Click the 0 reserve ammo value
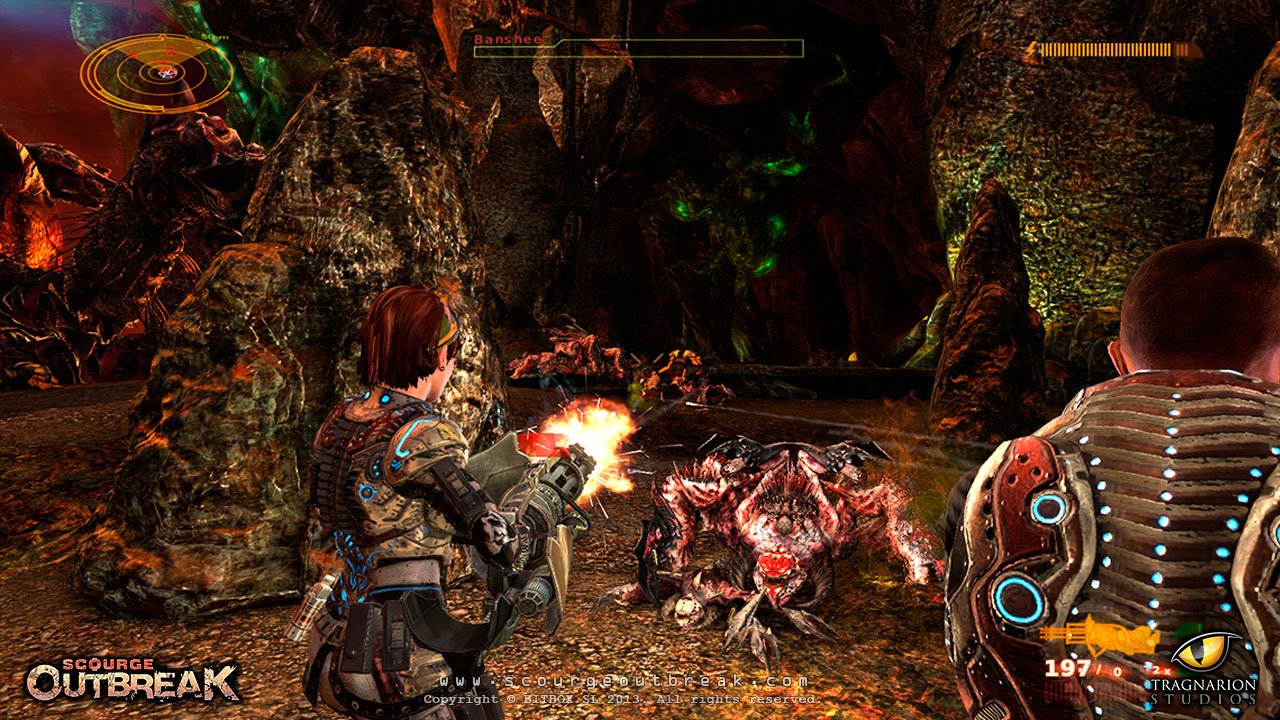Viewport: 1280px width, 720px height. click(x=1118, y=671)
